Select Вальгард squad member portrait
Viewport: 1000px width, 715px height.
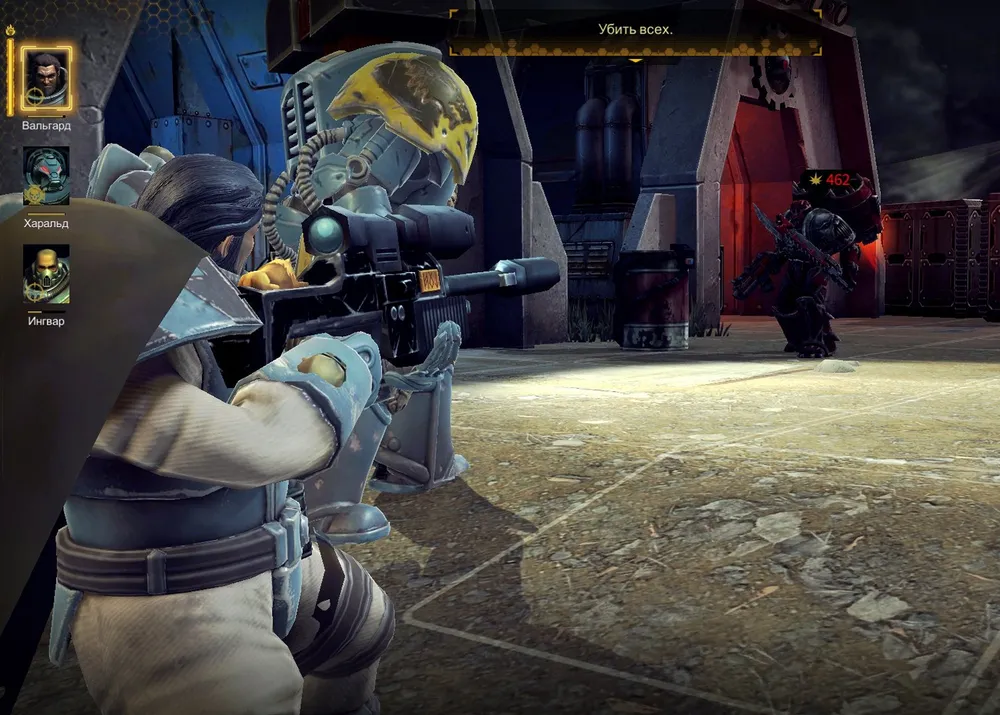46,80
